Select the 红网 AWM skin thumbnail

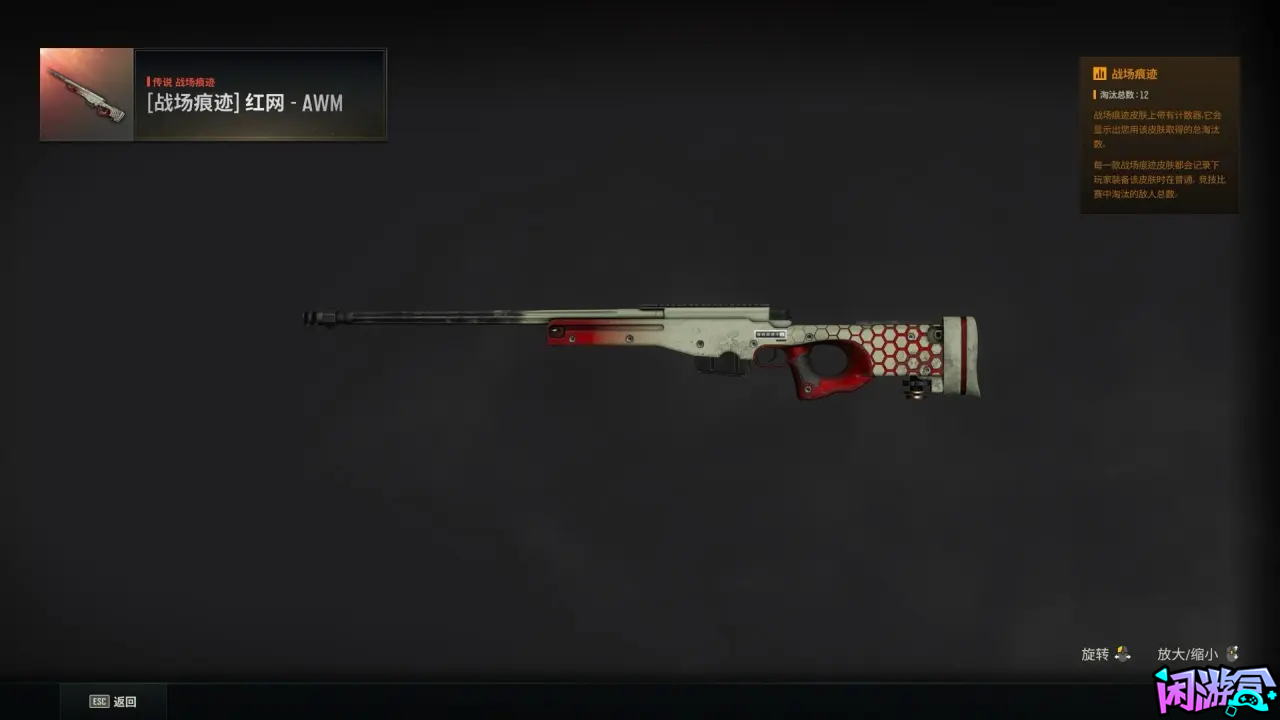pos(87,94)
